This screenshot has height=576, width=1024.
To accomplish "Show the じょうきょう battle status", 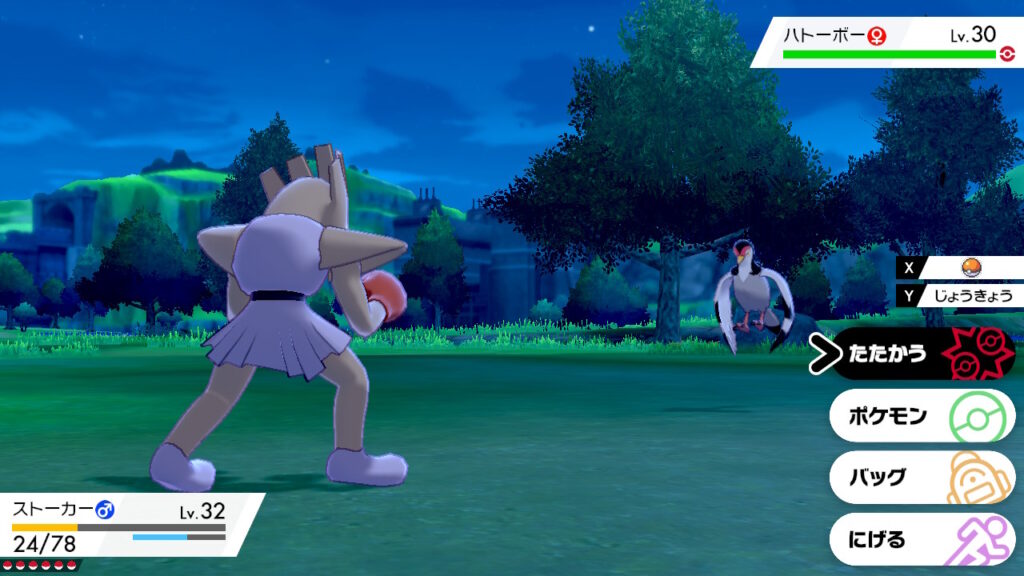I will click(969, 295).
